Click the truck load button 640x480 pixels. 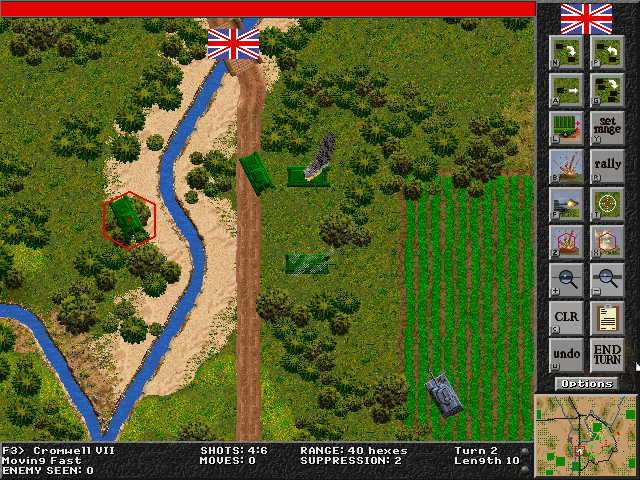[566, 126]
